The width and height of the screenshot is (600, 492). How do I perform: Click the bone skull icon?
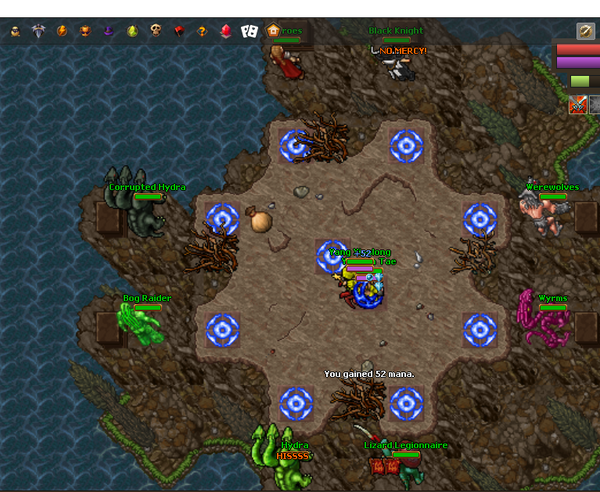156,31
